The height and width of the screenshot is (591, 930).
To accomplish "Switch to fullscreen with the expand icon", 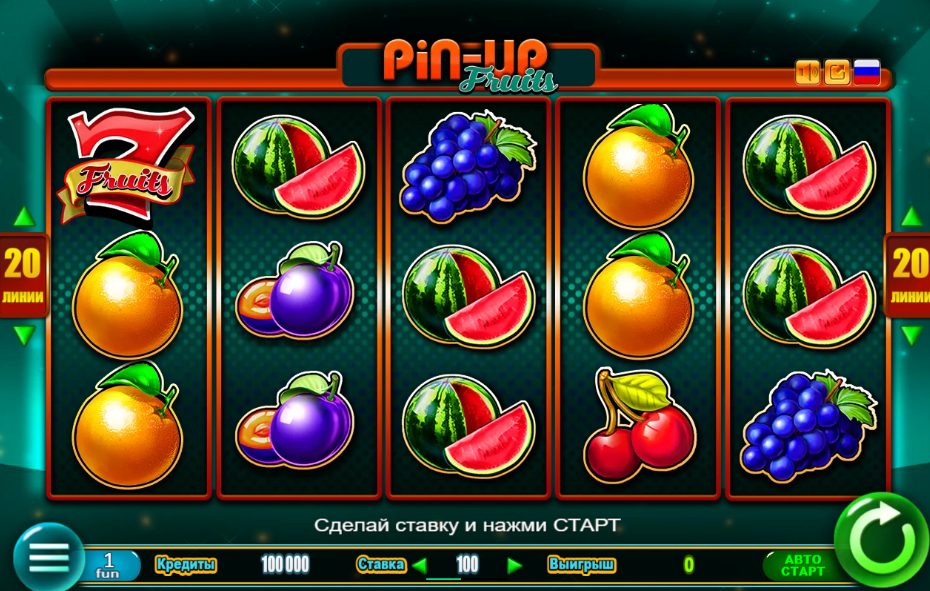I will pos(837,72).
